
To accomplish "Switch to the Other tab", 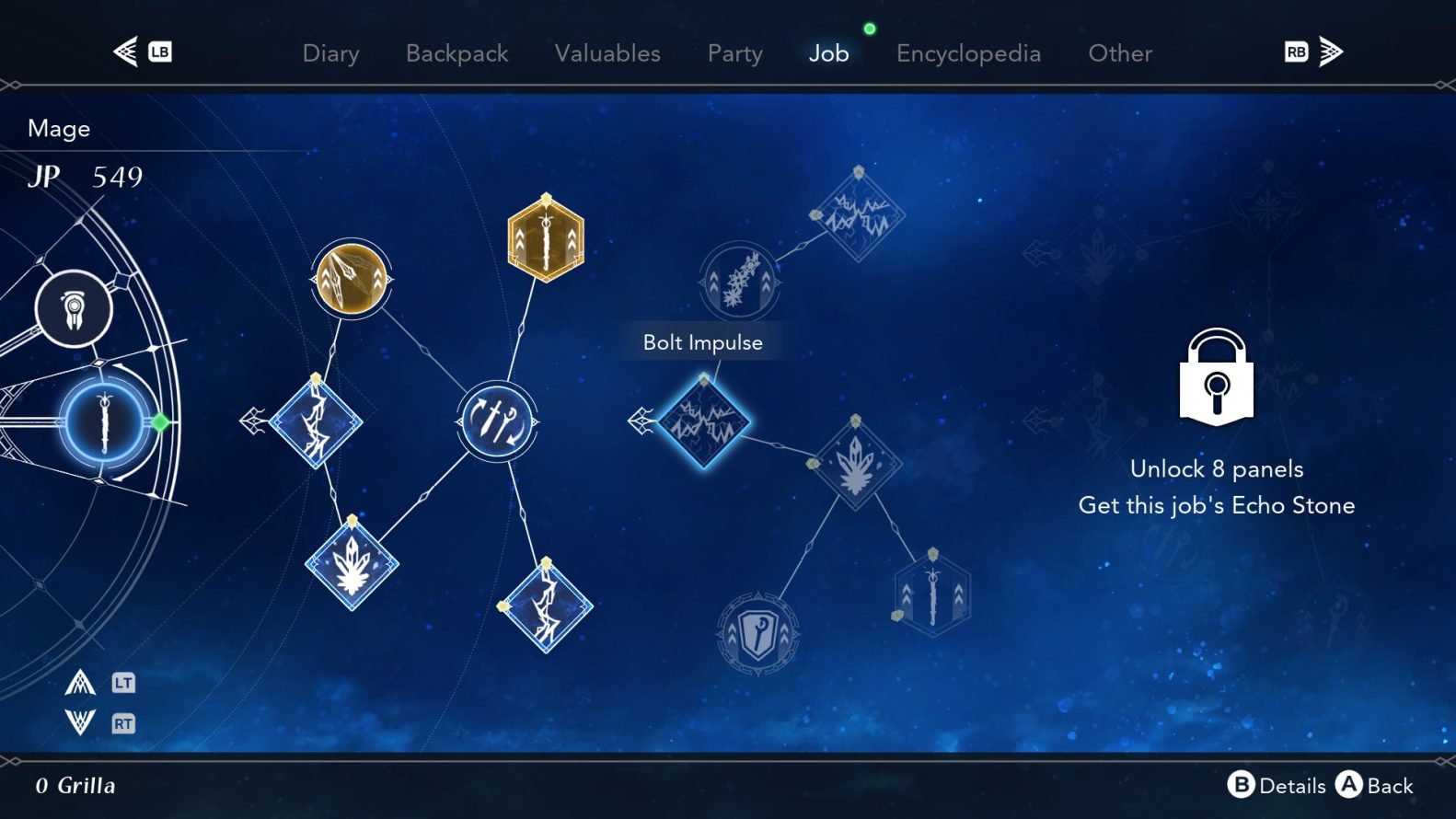I will [x=1119, y=53].
